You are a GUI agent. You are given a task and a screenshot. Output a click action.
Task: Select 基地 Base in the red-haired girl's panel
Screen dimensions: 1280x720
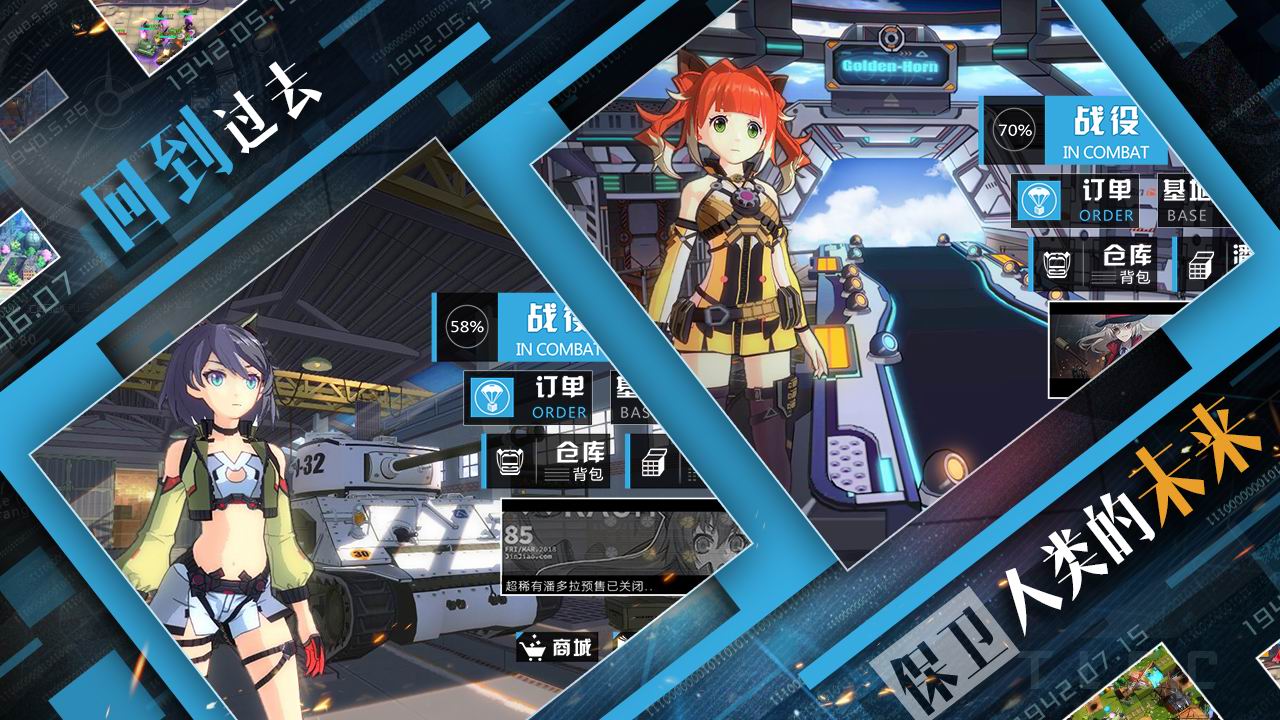pyautogui.click(x=1183, y=200)
